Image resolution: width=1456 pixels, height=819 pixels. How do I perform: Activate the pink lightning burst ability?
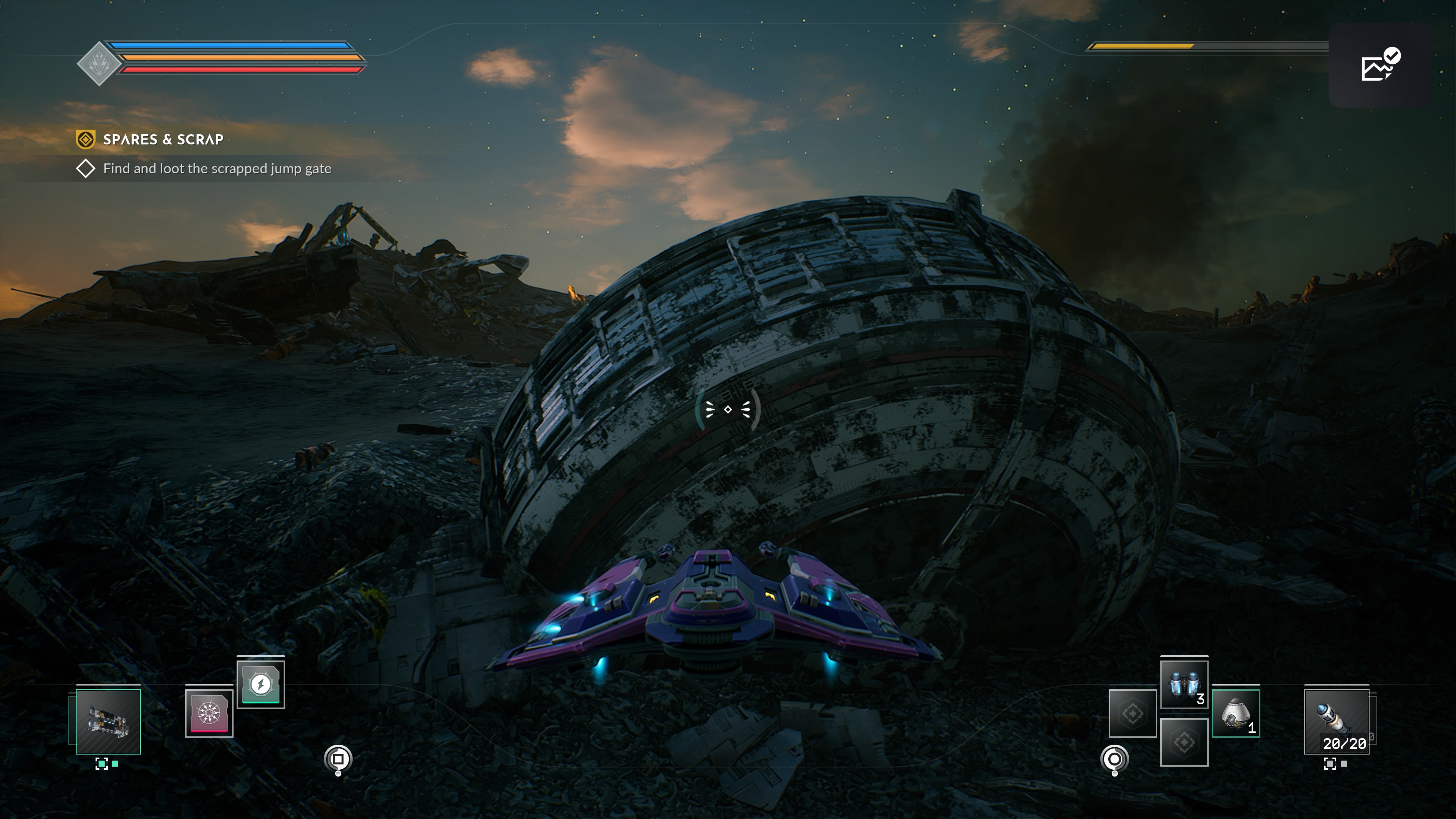[209, 713]
